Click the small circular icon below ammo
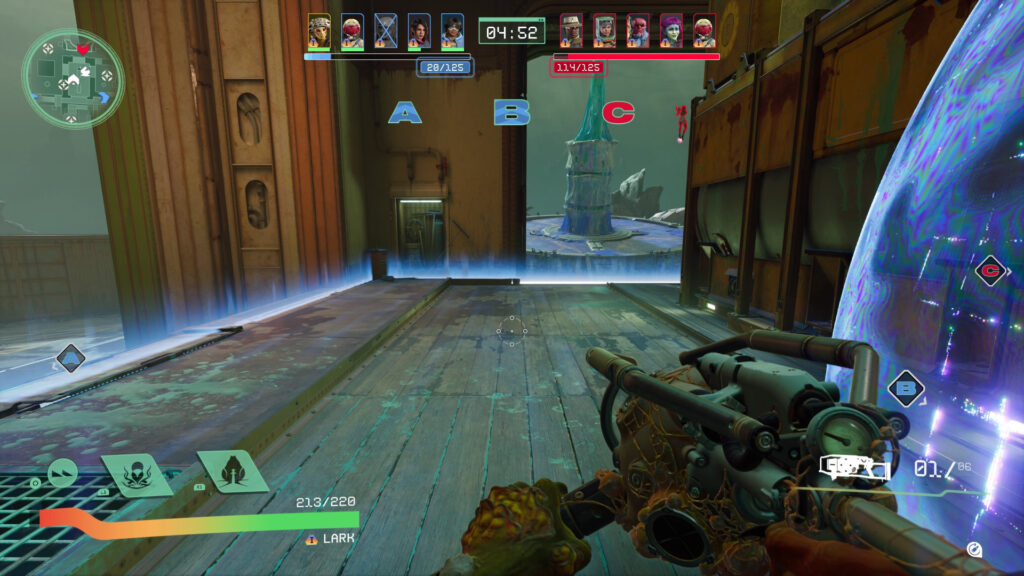1024x576 pixels. click(x=974, y=549)
